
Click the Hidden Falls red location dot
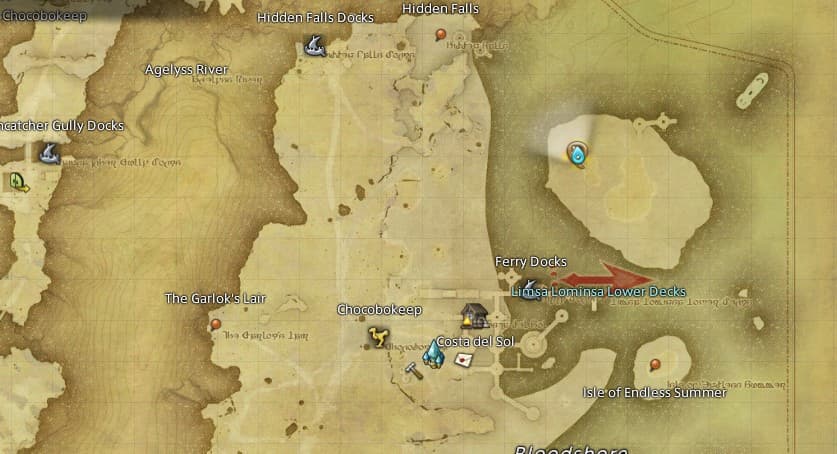pos(441,36)
